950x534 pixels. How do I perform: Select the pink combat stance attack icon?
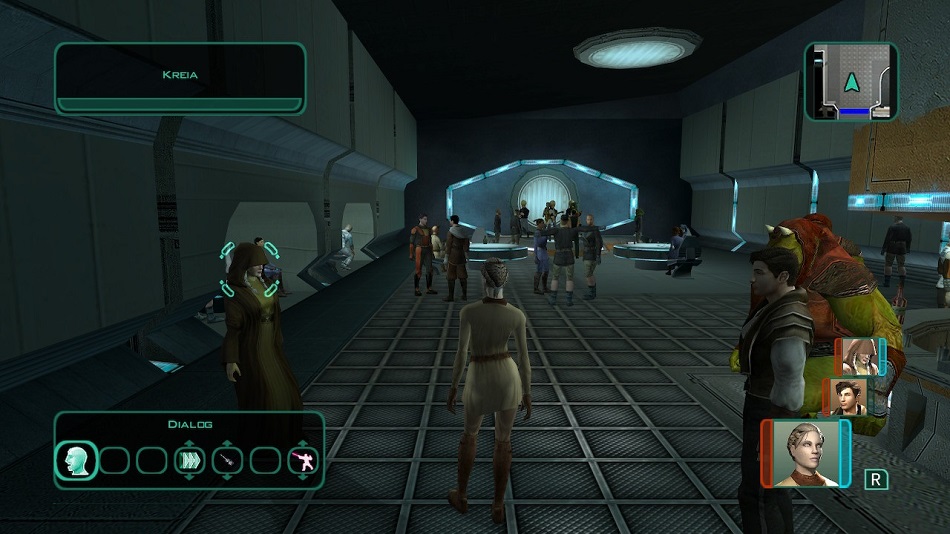click(x=302, y=461)
